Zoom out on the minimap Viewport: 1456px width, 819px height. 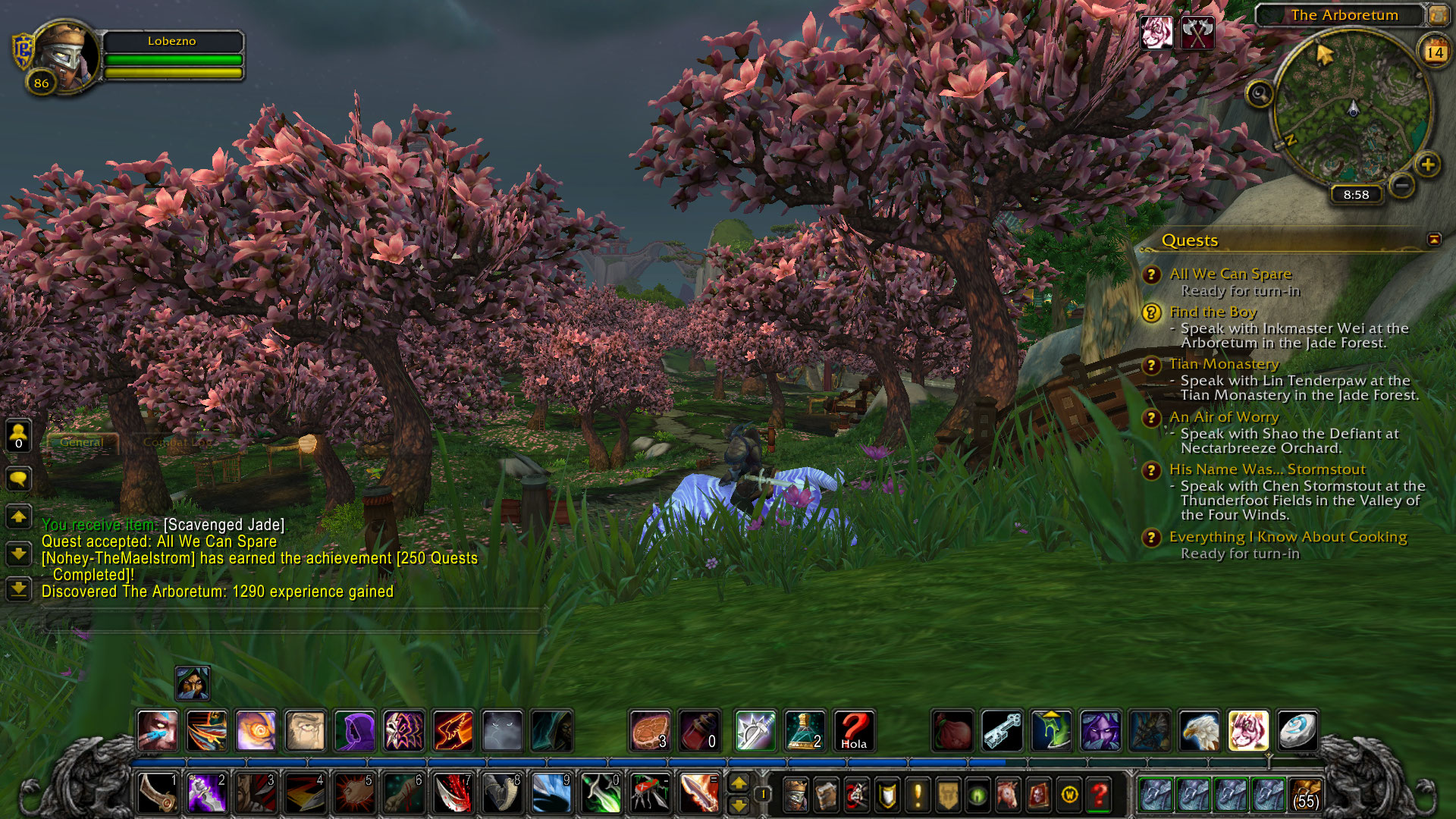tap(1402, 184)
